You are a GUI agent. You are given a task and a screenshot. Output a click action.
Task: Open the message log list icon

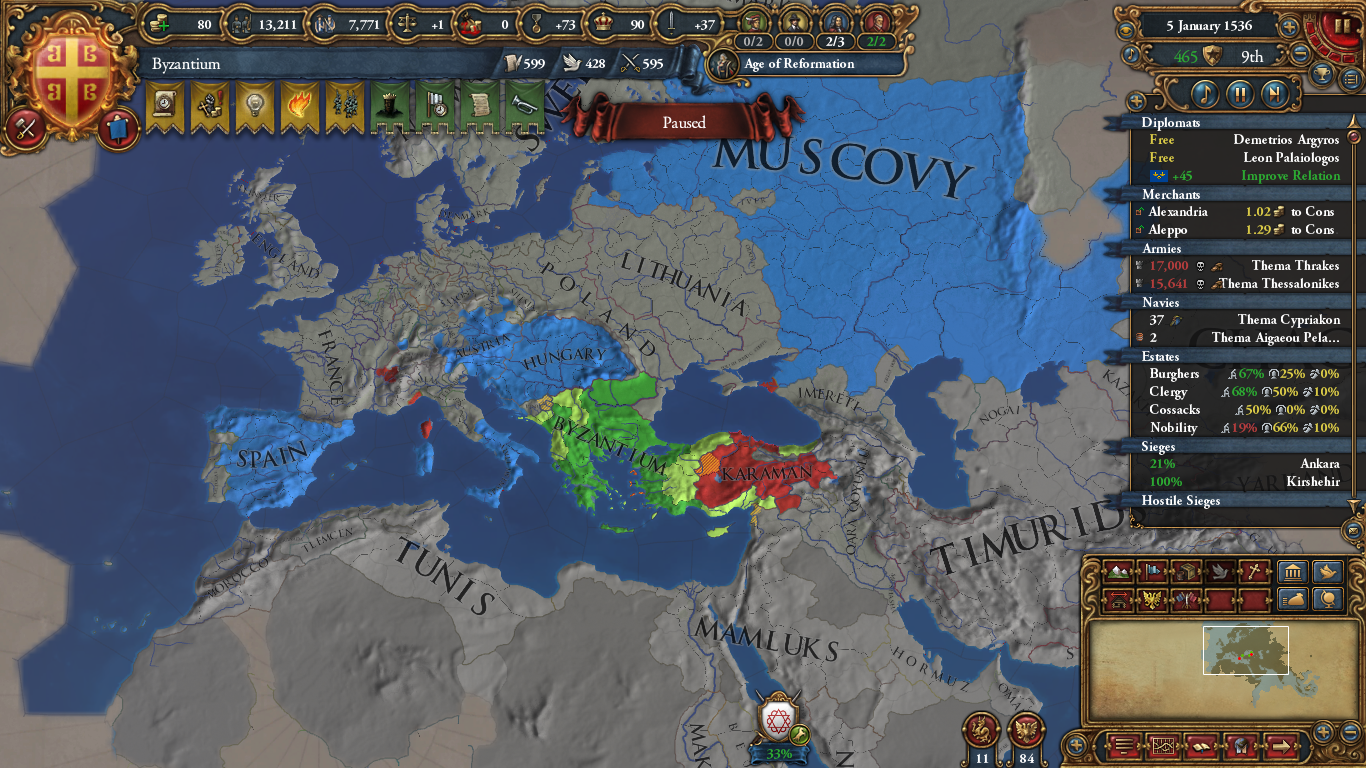(x=1123, y=745)
